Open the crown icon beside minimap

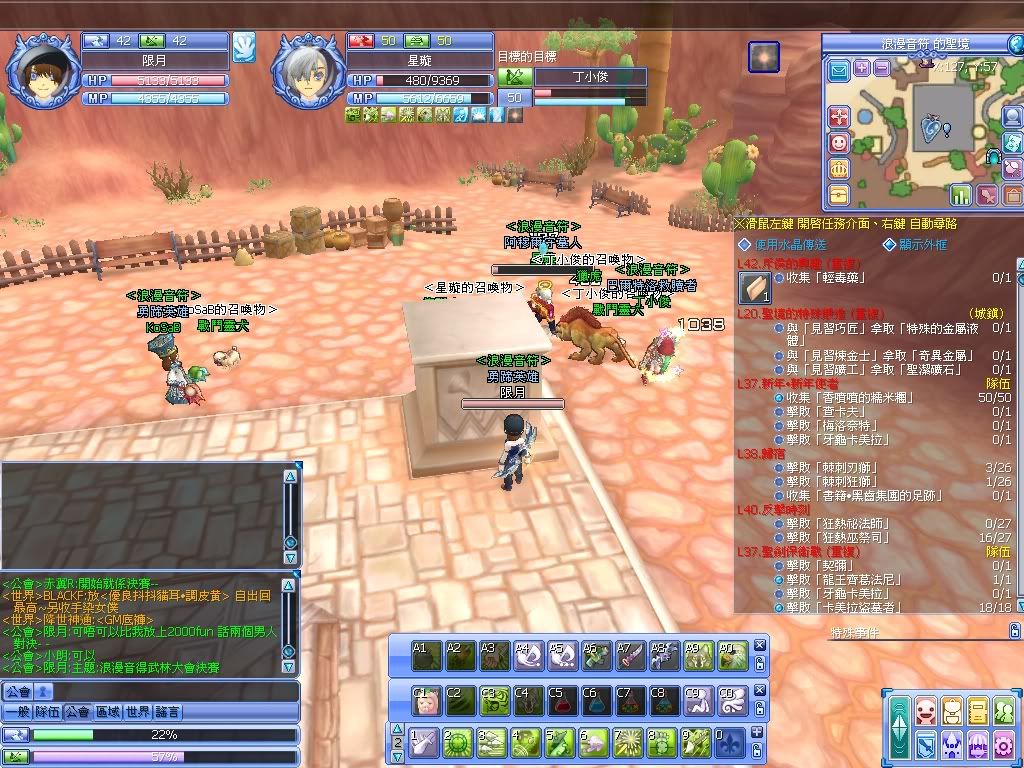[838, 168]
